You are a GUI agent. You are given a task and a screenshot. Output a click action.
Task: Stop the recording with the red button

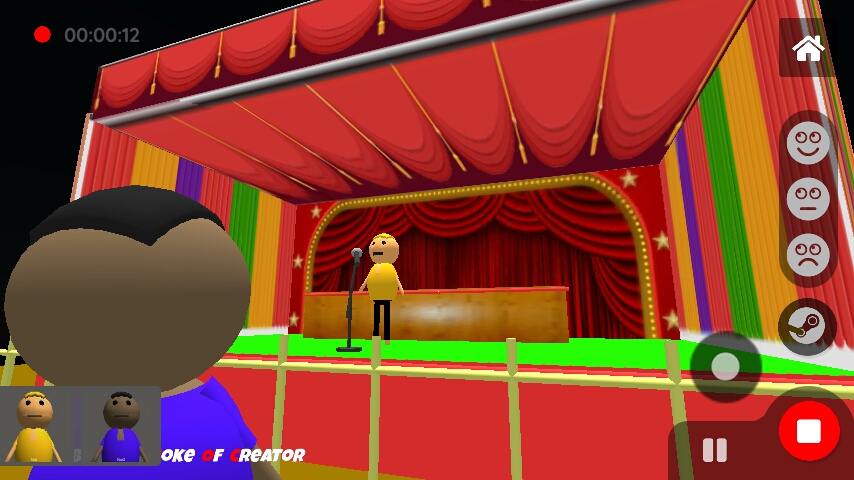pos(808,431)
